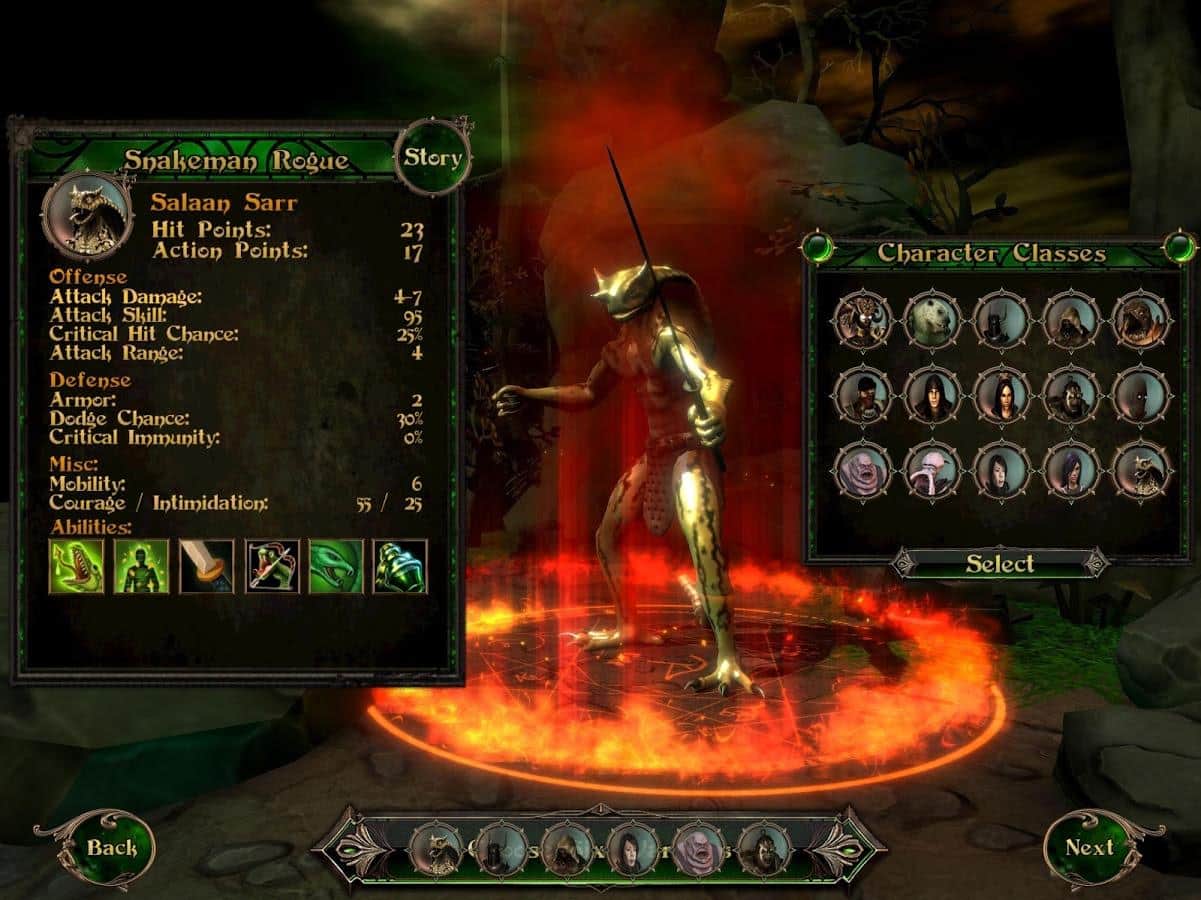The height and width of the screenshot is (900, 1201).
Task: Pick the white wolf class portrait
Action: coord(931,320)
